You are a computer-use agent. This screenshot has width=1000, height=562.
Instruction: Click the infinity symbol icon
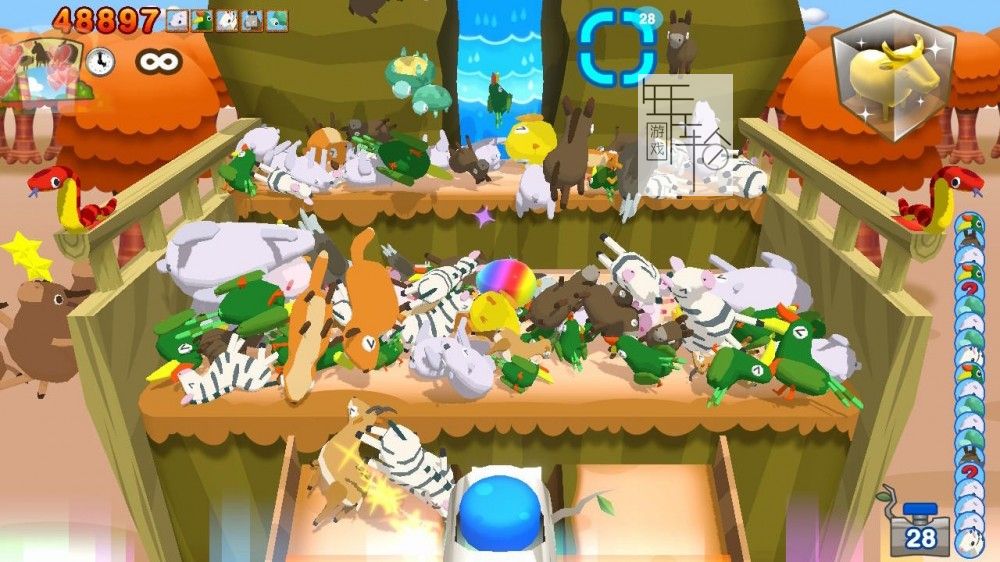pyautogui.click(x=158, y=62)
